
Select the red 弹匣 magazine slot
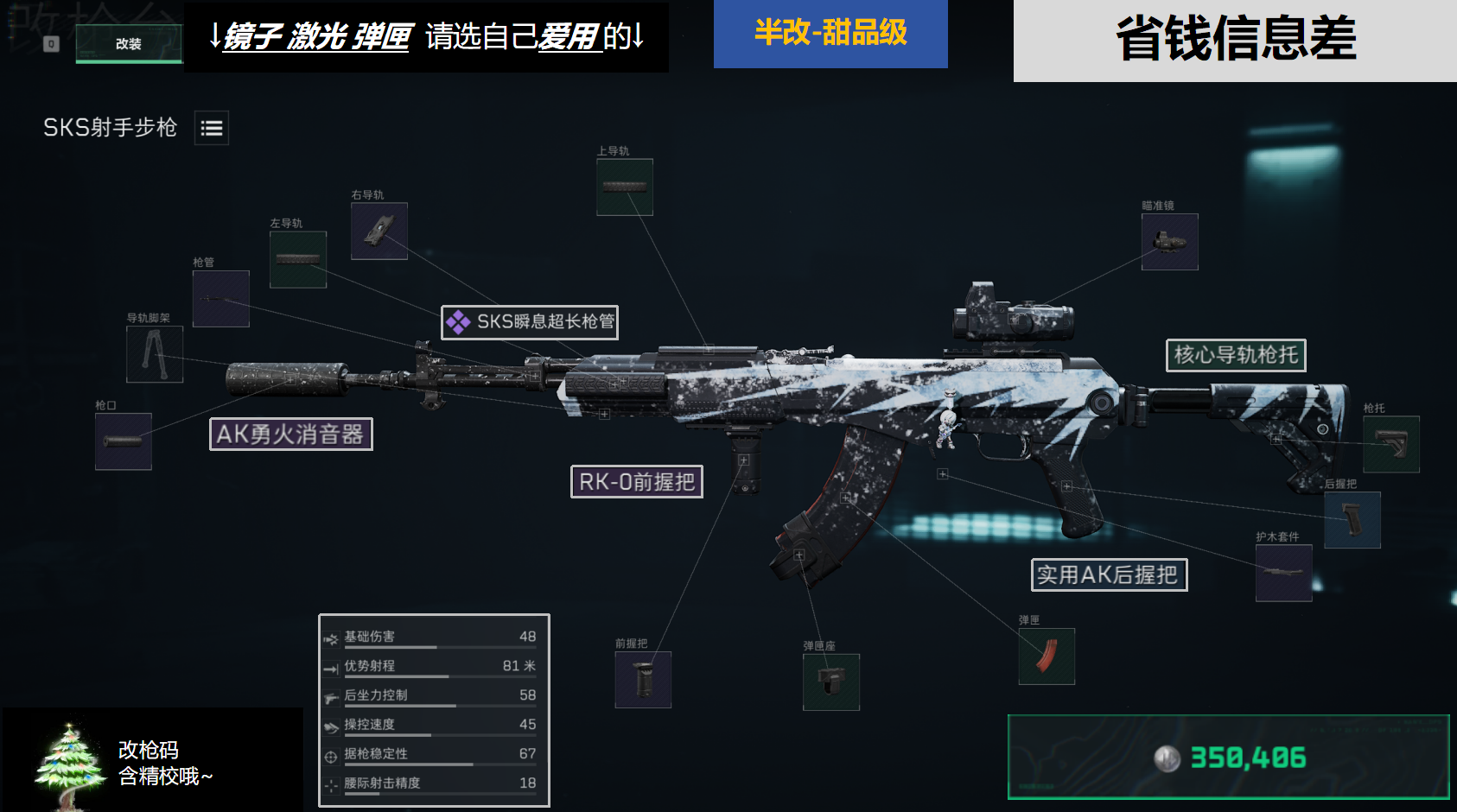(1046, 657)
